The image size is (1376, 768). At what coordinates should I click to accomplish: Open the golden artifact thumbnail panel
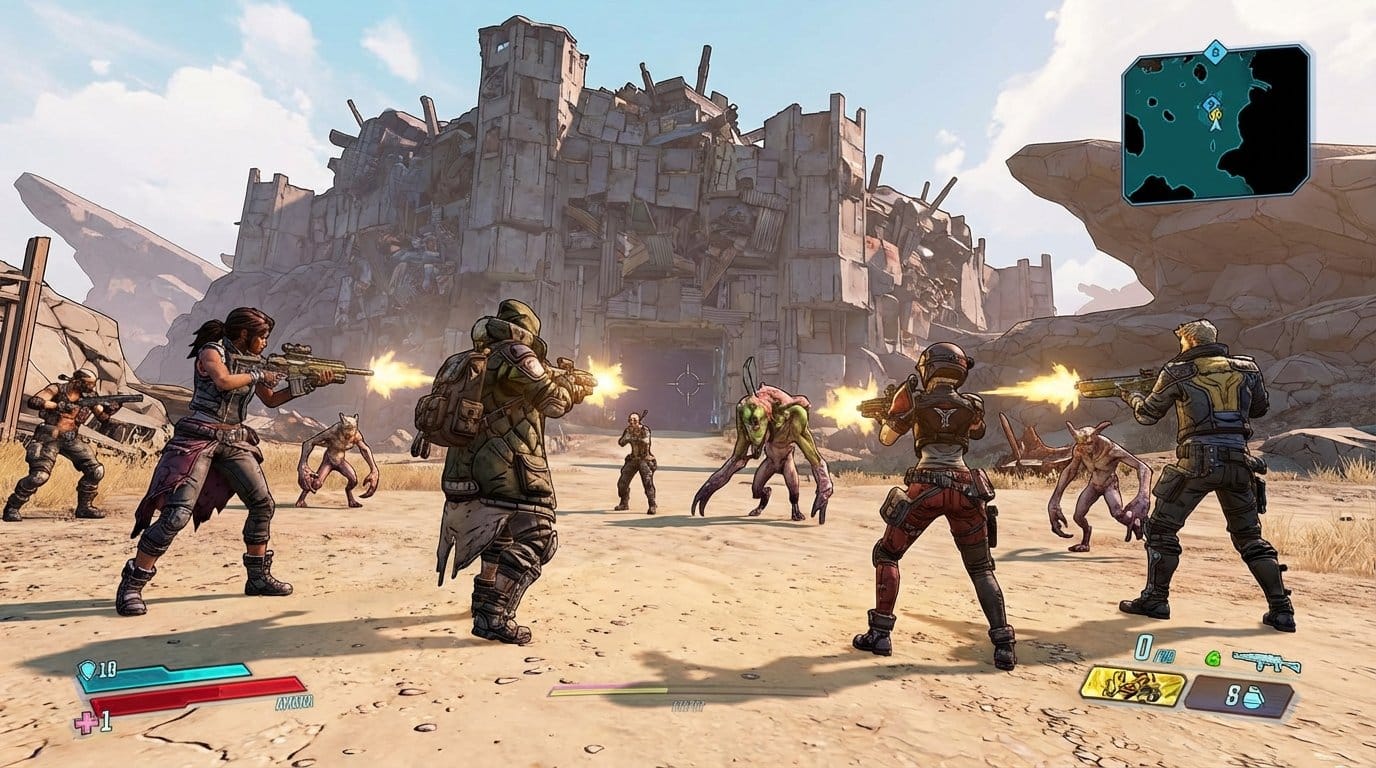(x=1133, y=687)
